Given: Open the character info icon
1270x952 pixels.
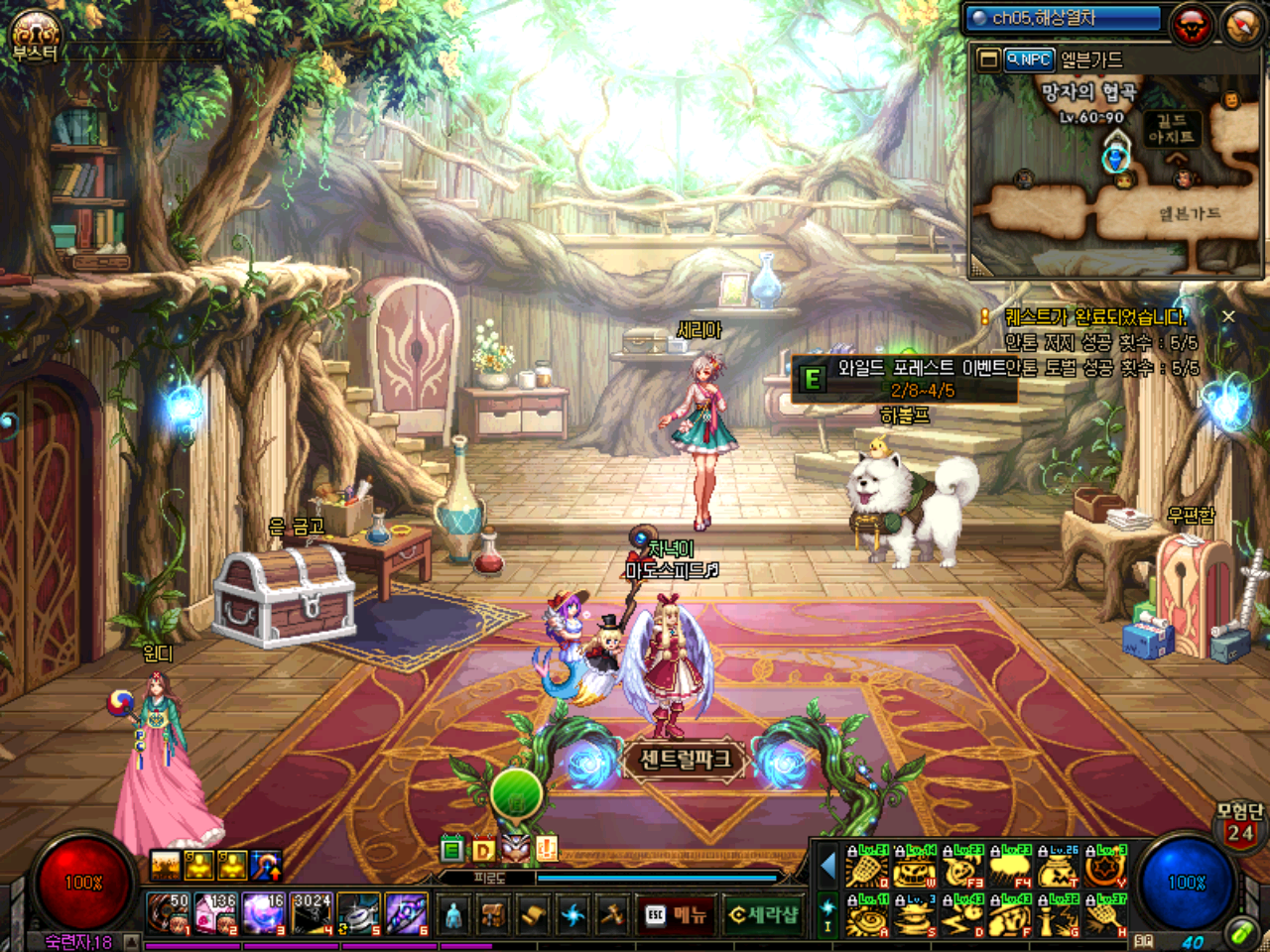Looking at the screenshot, I should coord(453,914).
